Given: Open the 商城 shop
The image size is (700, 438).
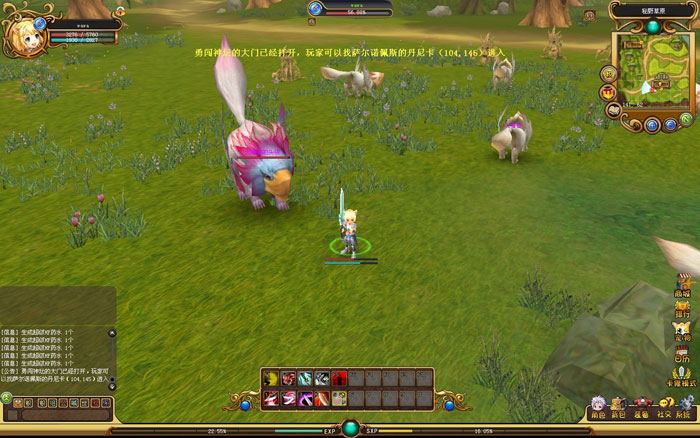Looking at the screenshot, I should pos(683,287).
